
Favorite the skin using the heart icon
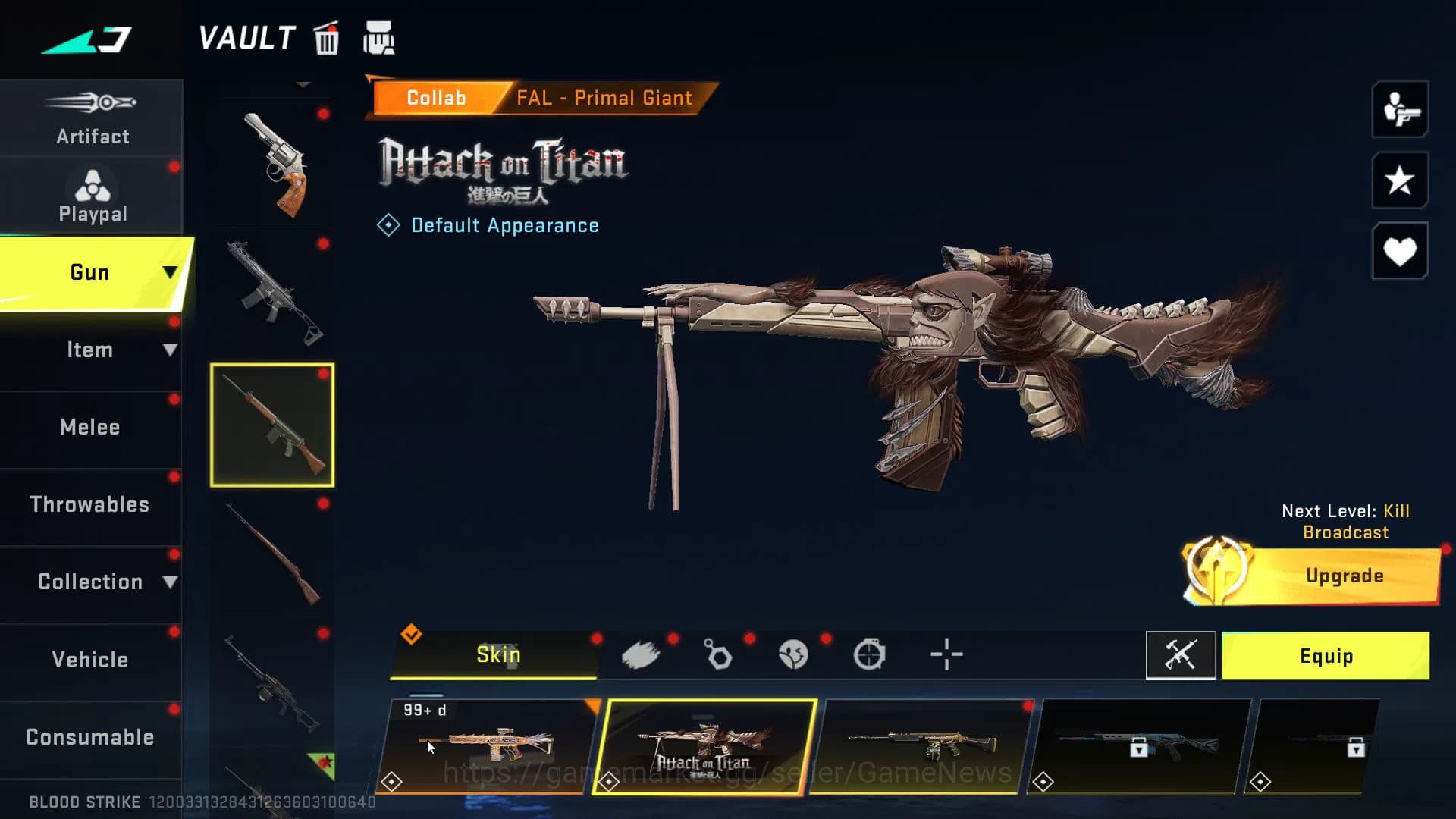[1399, 250]
